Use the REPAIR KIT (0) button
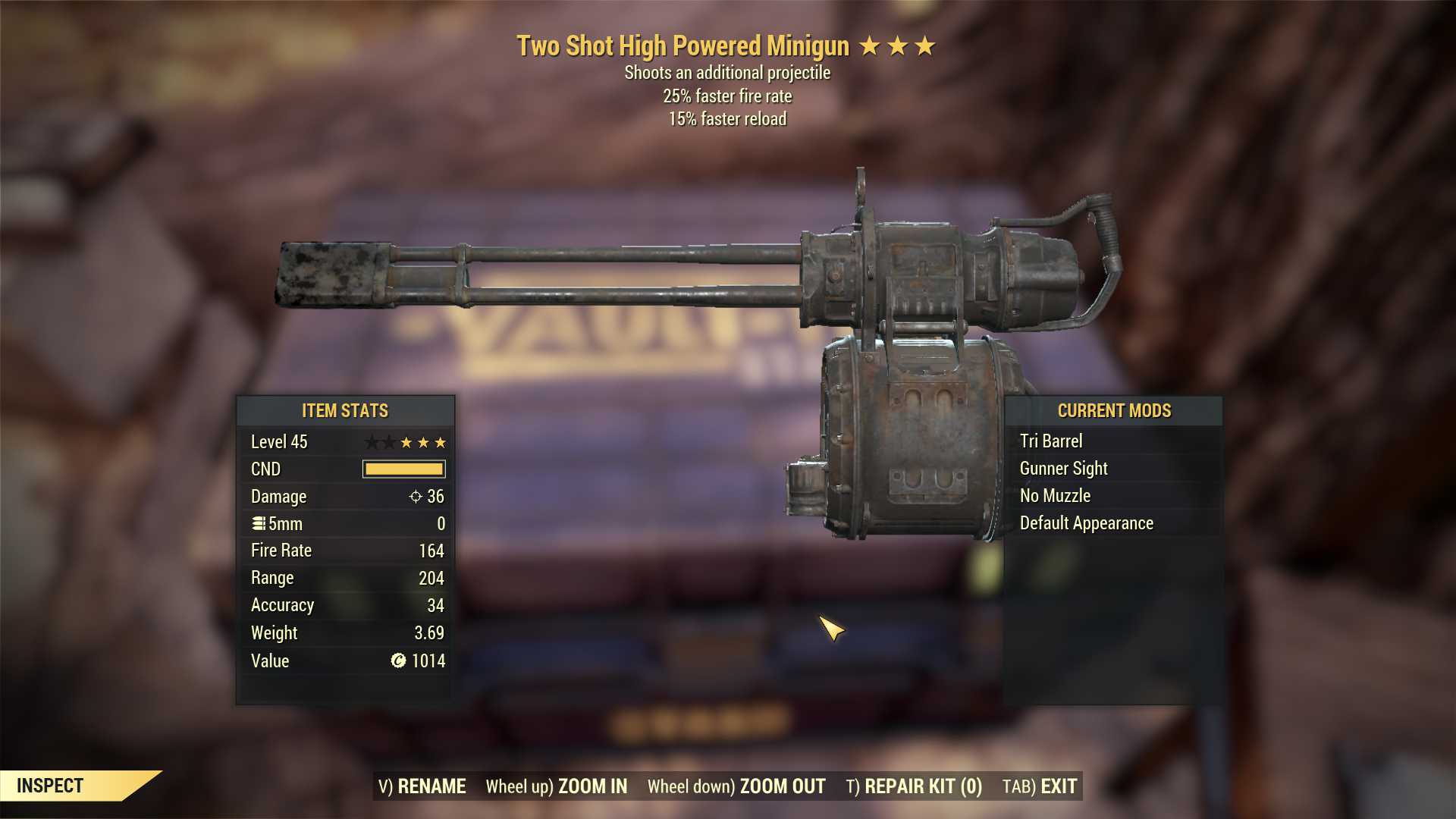This screenshot has height=819, width=1456. (x=914, y=786)
